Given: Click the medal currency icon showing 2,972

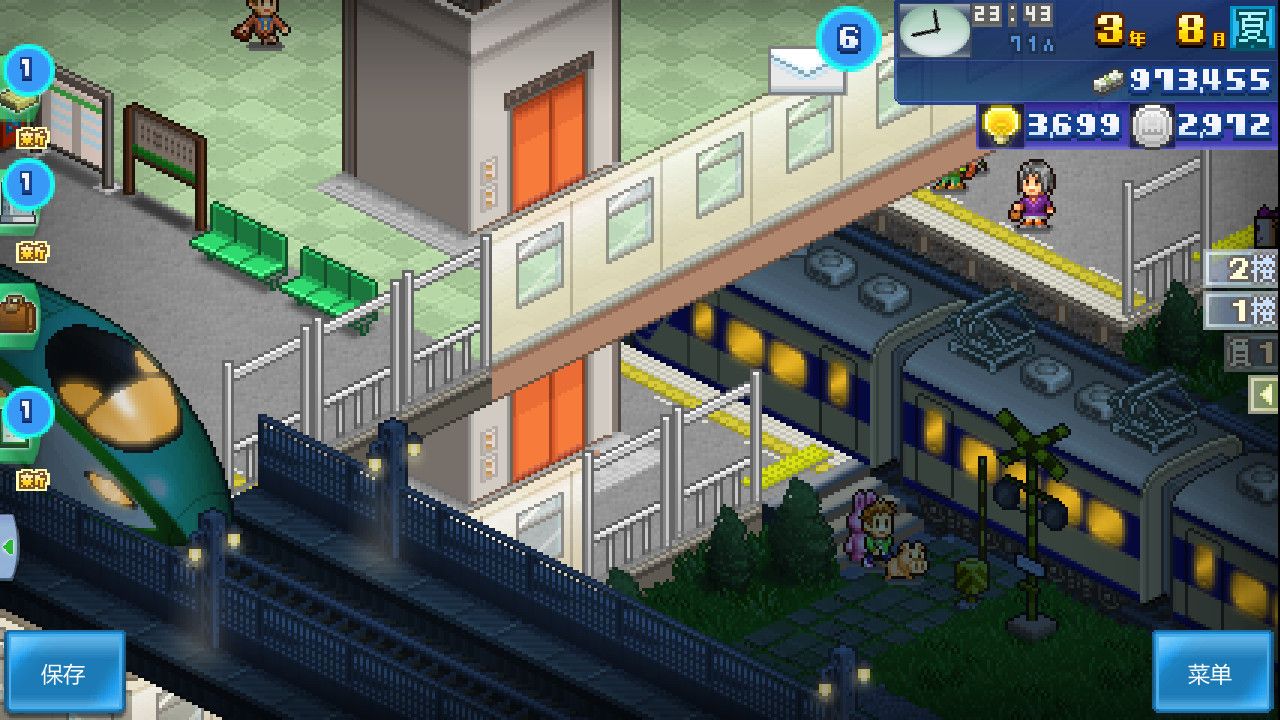Looking at the screenshot, I should (x=1152, y=126).
